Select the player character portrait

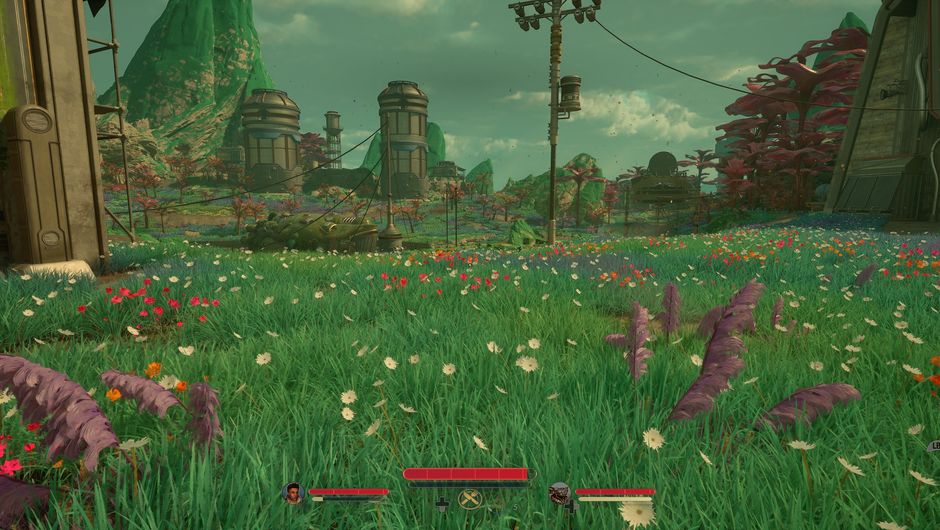[293, 493]
